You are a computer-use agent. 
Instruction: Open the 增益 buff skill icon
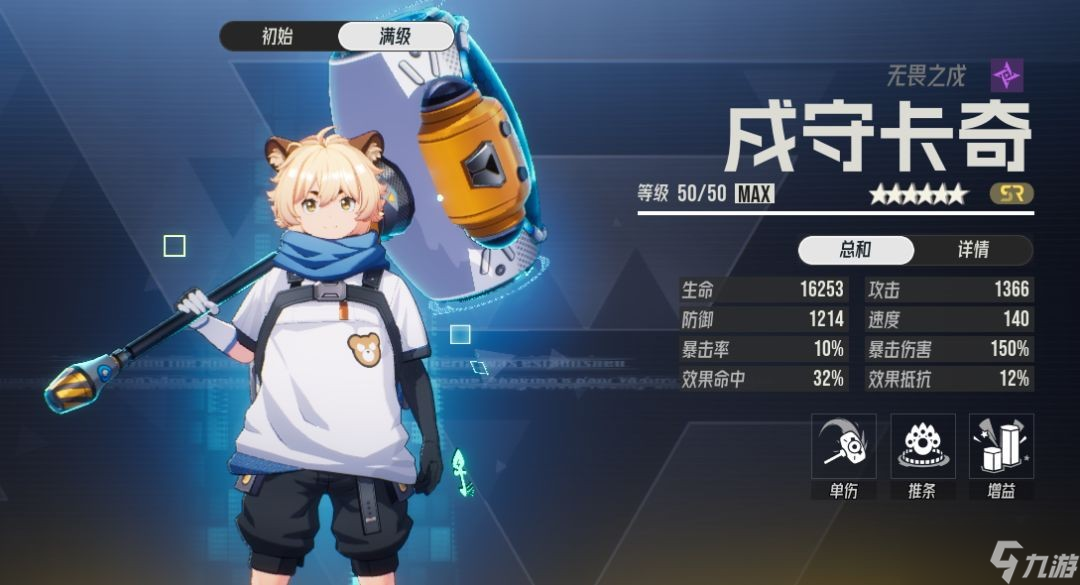pos(1001,447)
